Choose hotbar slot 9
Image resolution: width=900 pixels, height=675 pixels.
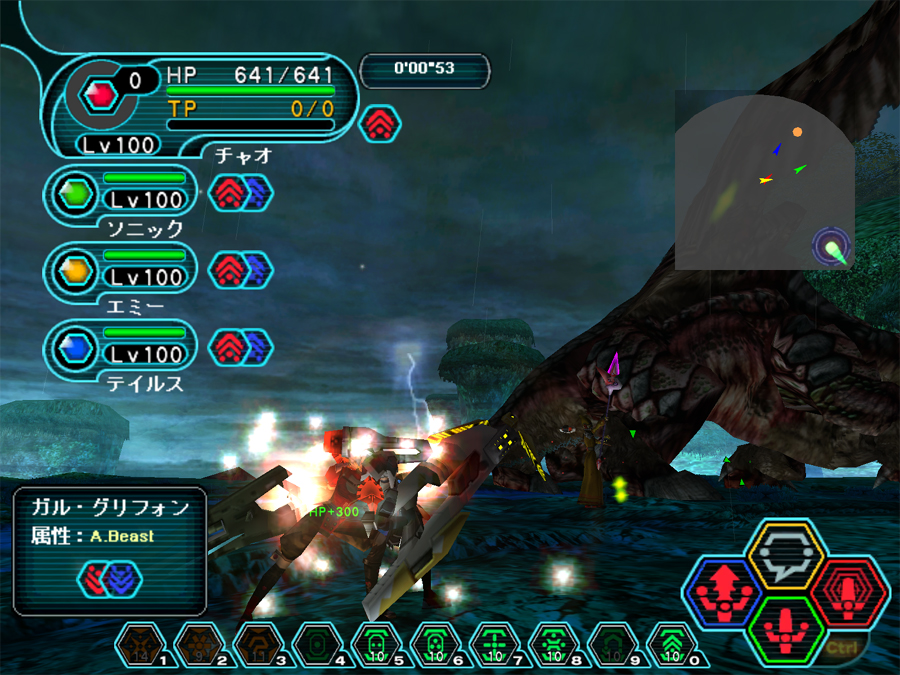click(613, 646)
